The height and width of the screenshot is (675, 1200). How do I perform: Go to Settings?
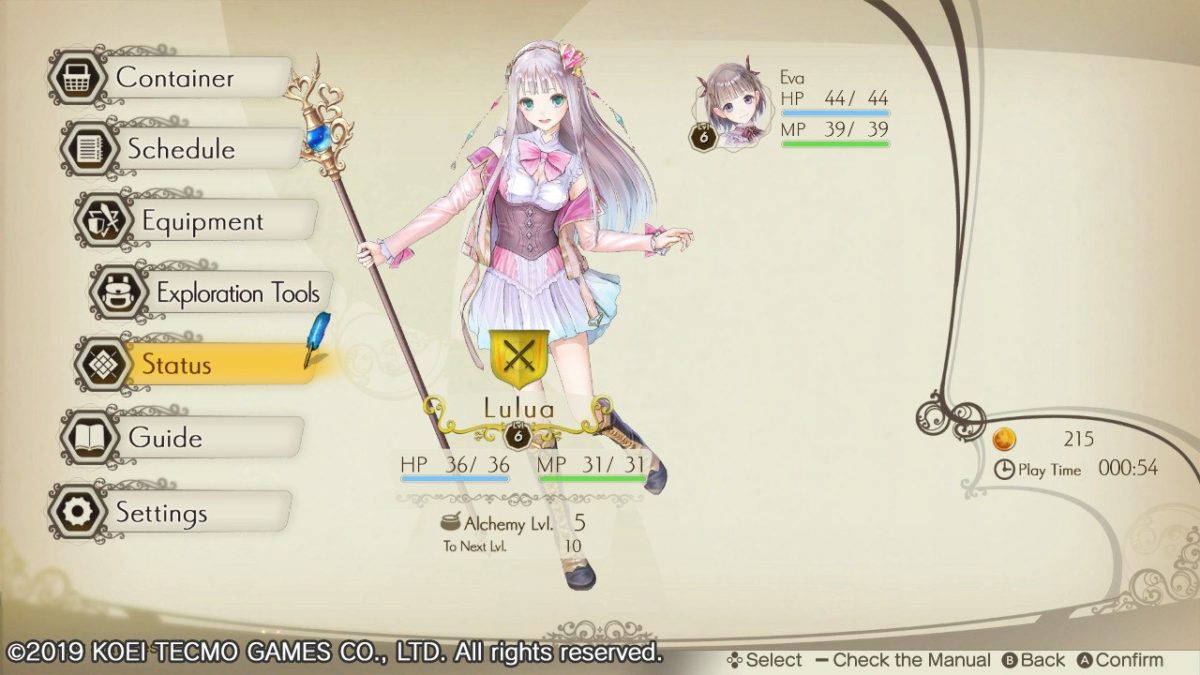click(x=160, y=513)
